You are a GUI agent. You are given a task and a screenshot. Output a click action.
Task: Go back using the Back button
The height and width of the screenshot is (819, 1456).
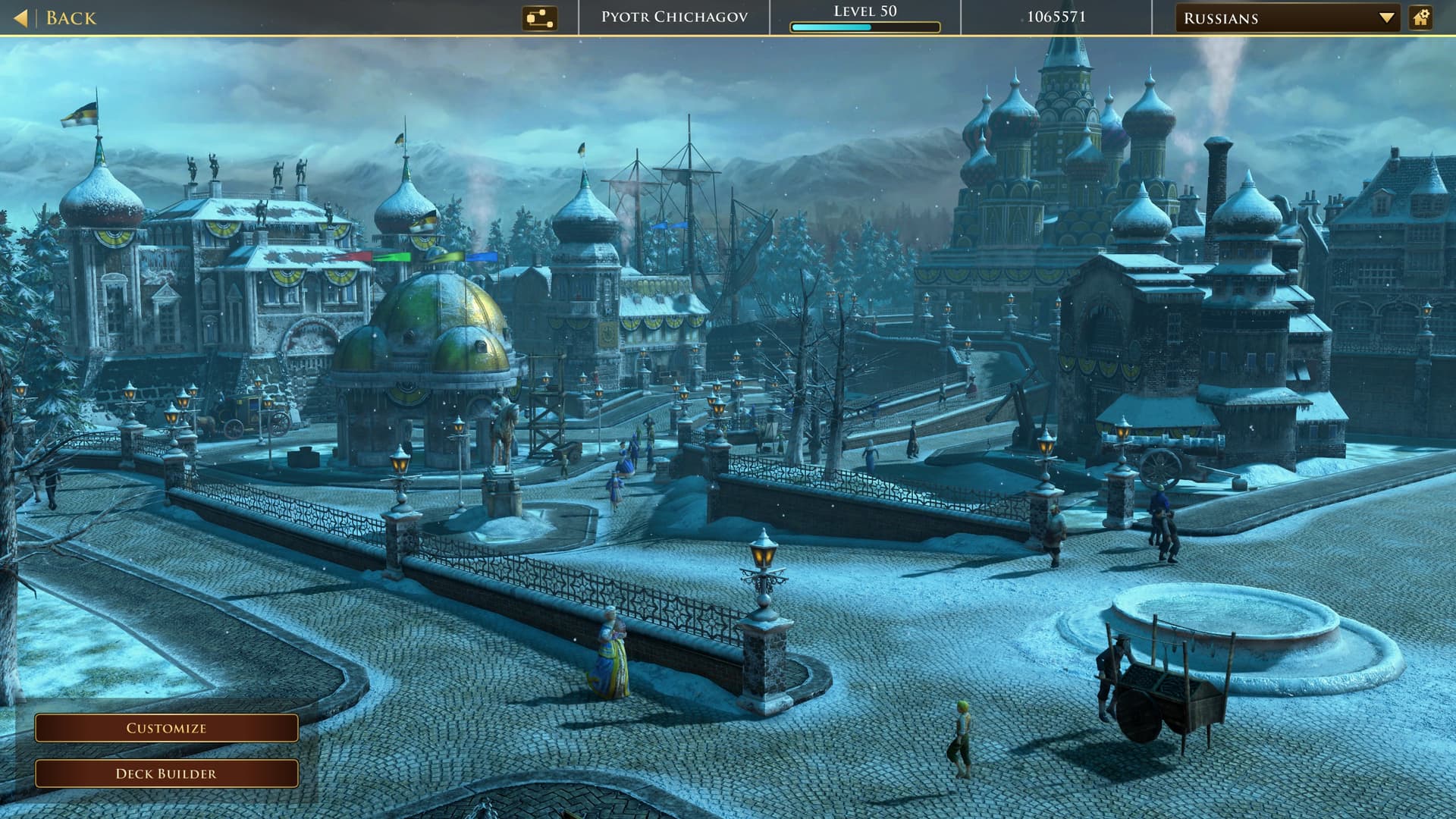[x=56, y=18]
